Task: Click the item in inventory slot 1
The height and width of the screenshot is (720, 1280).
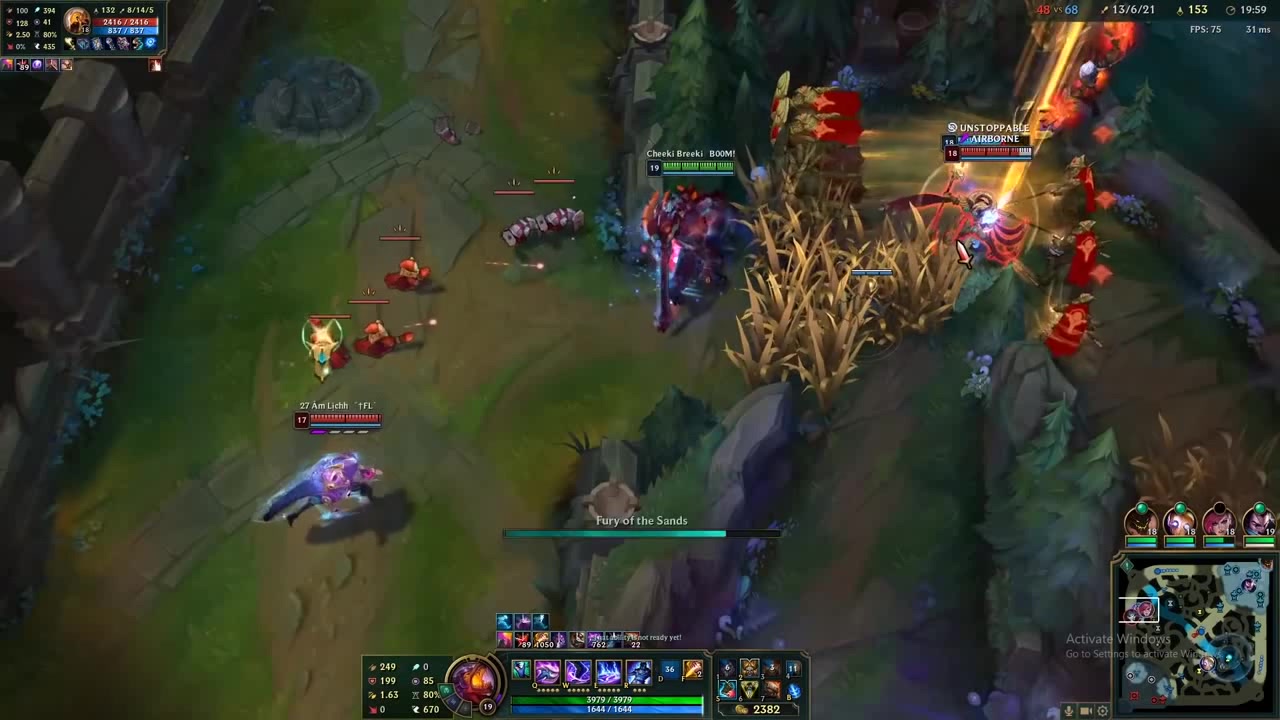Action: click(727, 669)
